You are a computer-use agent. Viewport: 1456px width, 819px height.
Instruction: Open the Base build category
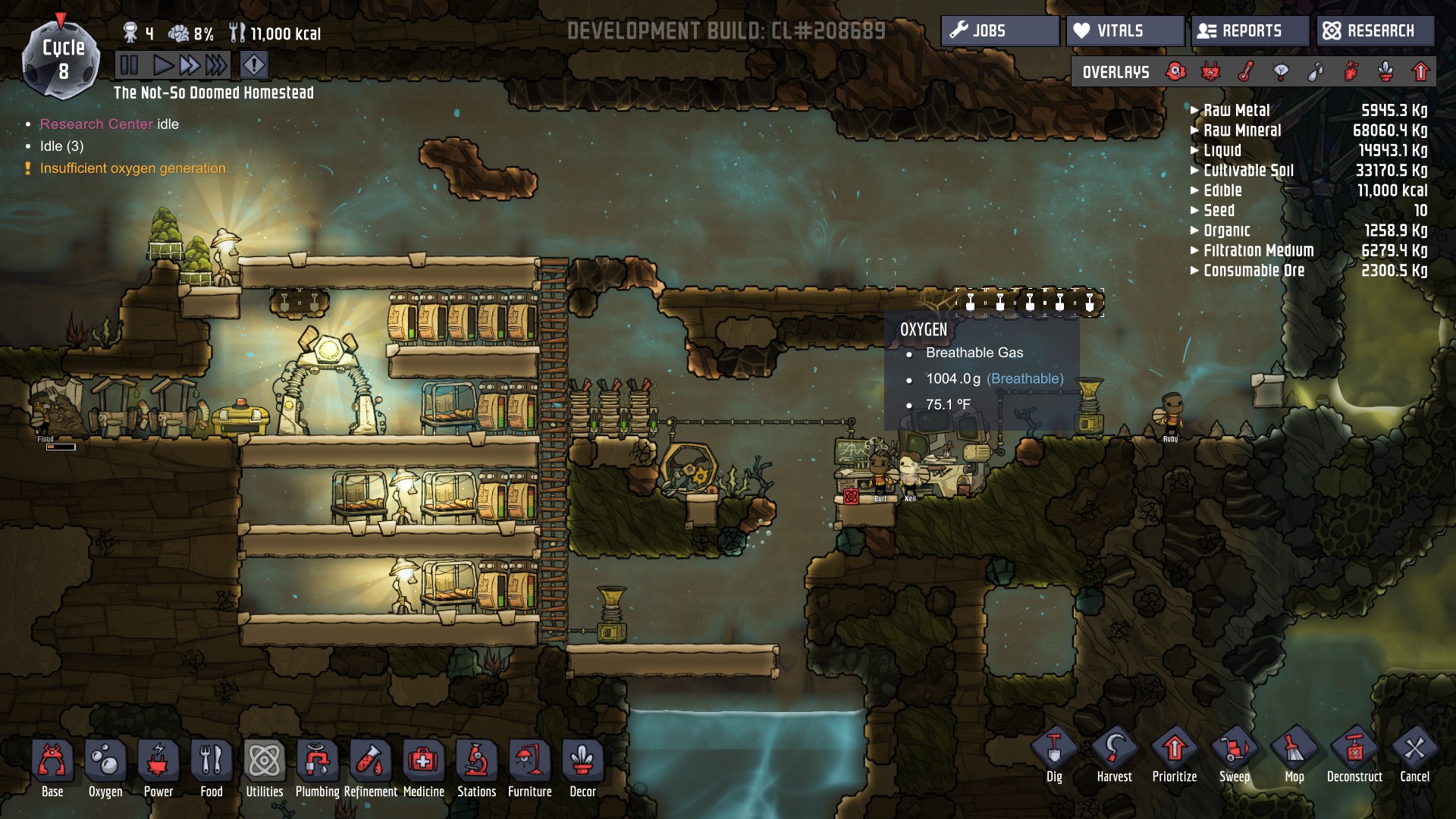click(52, 770)
